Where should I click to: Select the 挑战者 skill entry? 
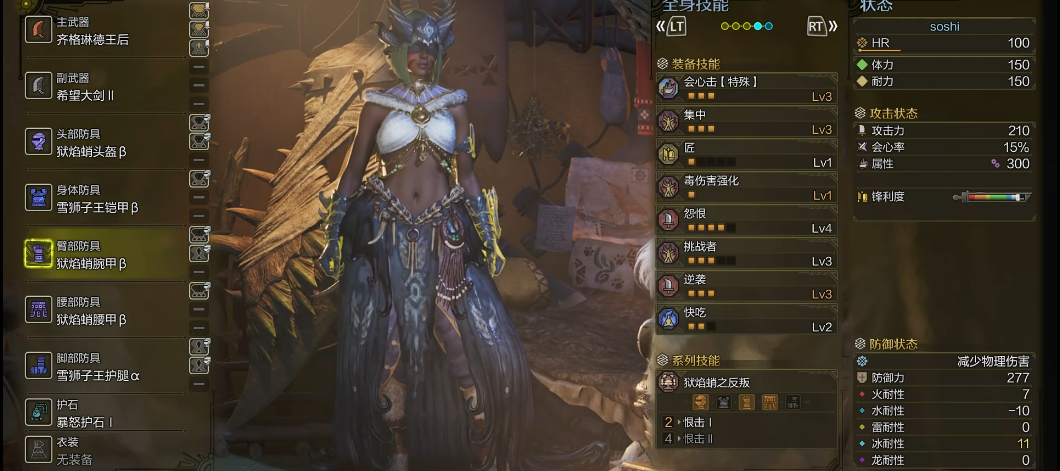[746, 254]
